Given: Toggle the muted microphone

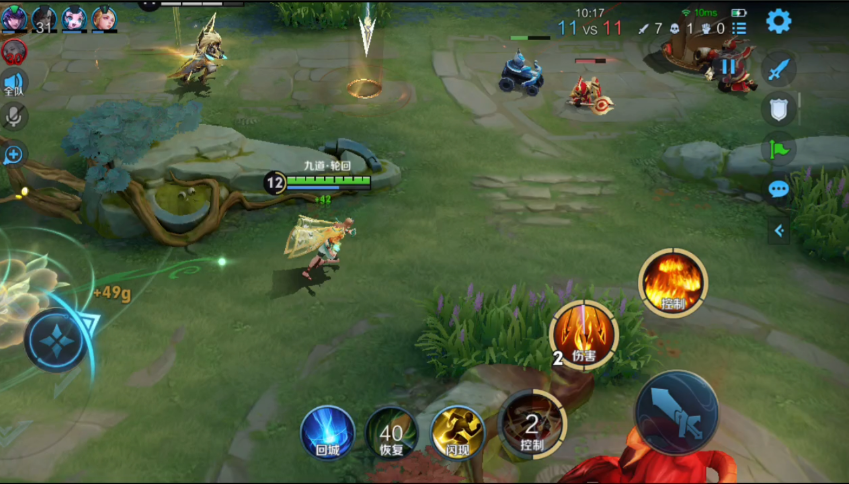Looking at the screenshot, I should (14, 117).
